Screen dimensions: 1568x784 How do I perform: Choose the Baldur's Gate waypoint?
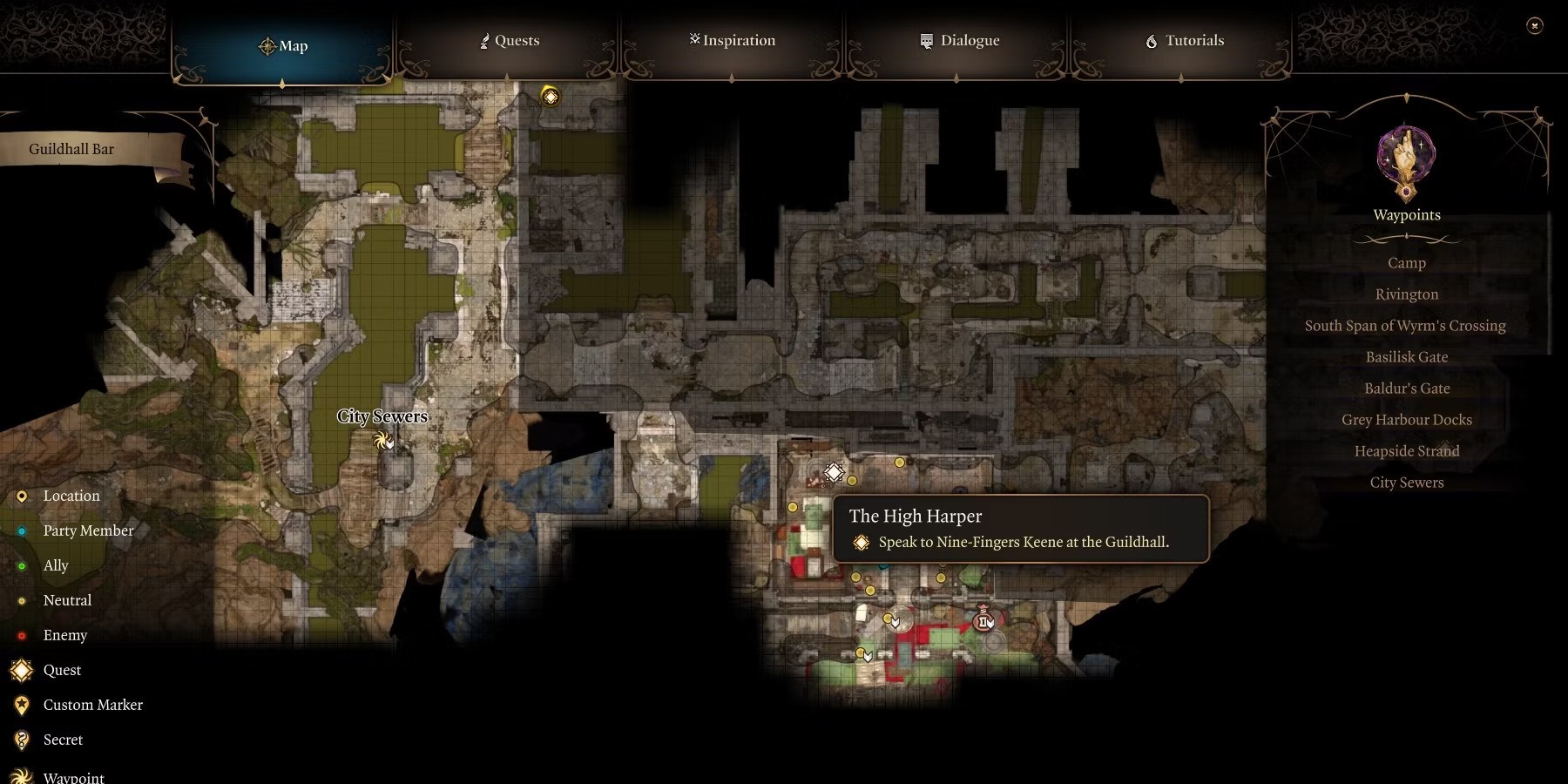point(1406,389)
